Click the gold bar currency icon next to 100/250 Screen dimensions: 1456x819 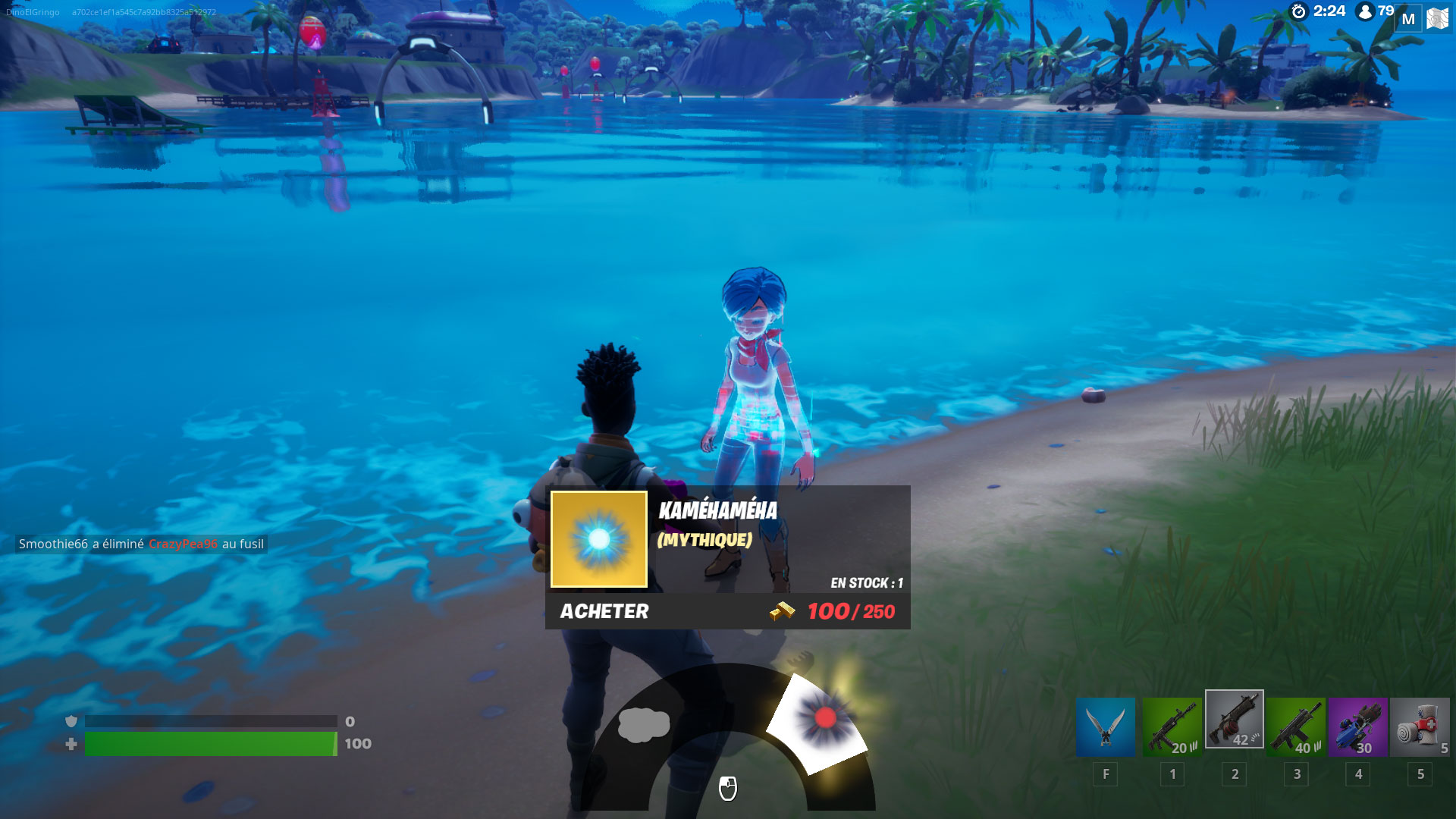[x=783, y=611]
